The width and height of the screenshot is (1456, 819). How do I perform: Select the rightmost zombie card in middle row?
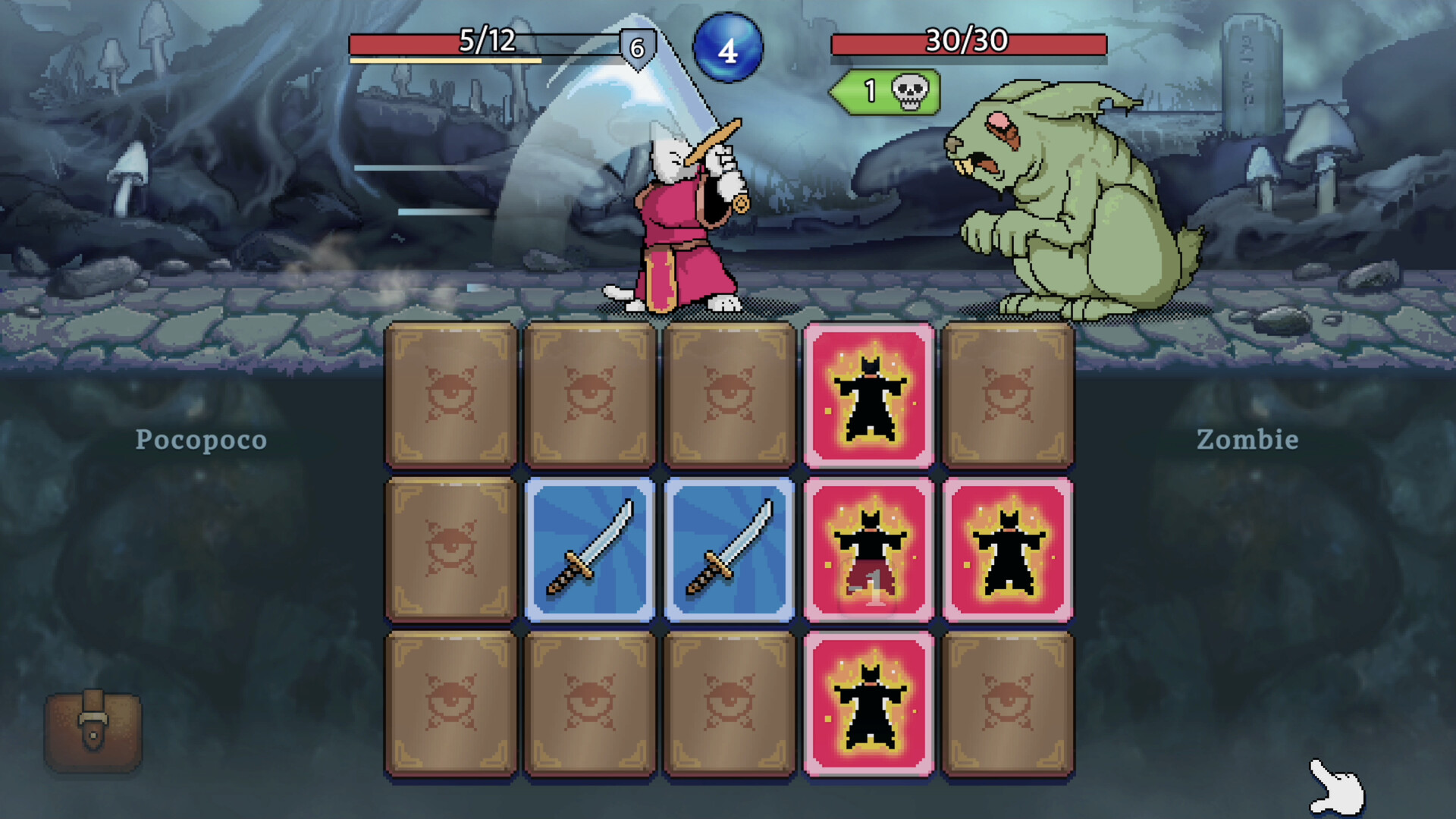tap(1009, 548)
